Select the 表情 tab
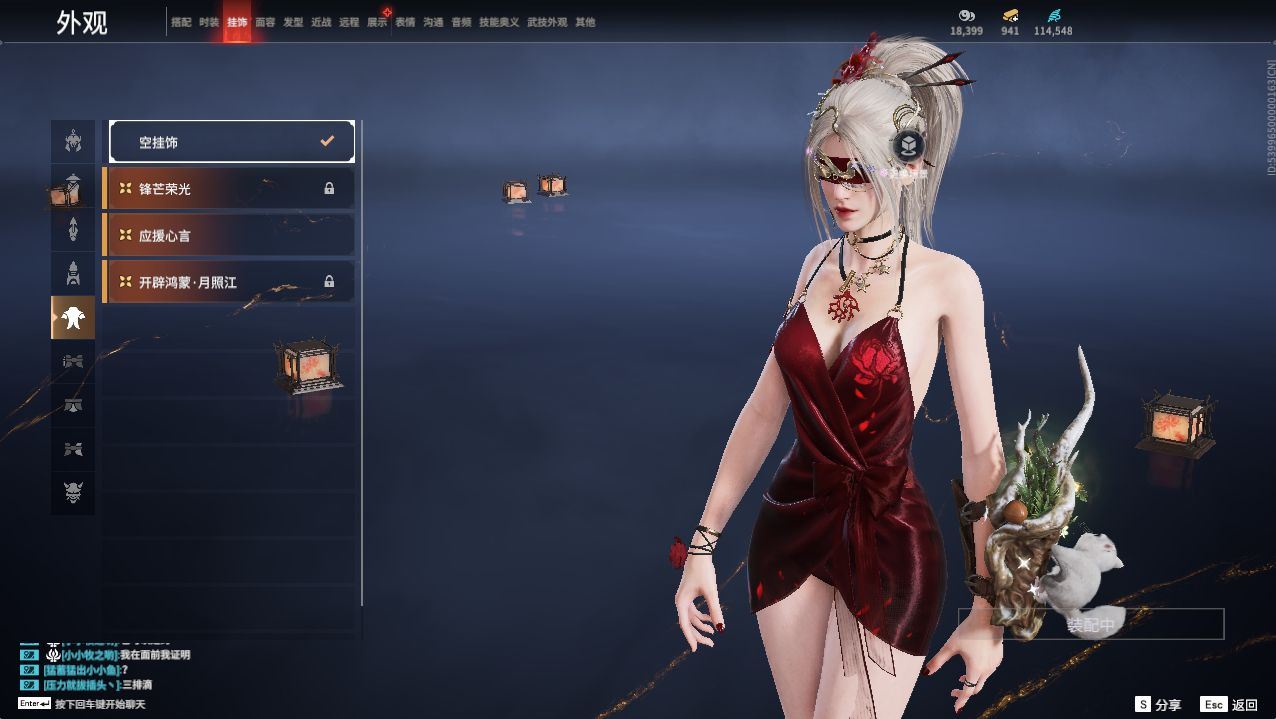 coord(405,22)
